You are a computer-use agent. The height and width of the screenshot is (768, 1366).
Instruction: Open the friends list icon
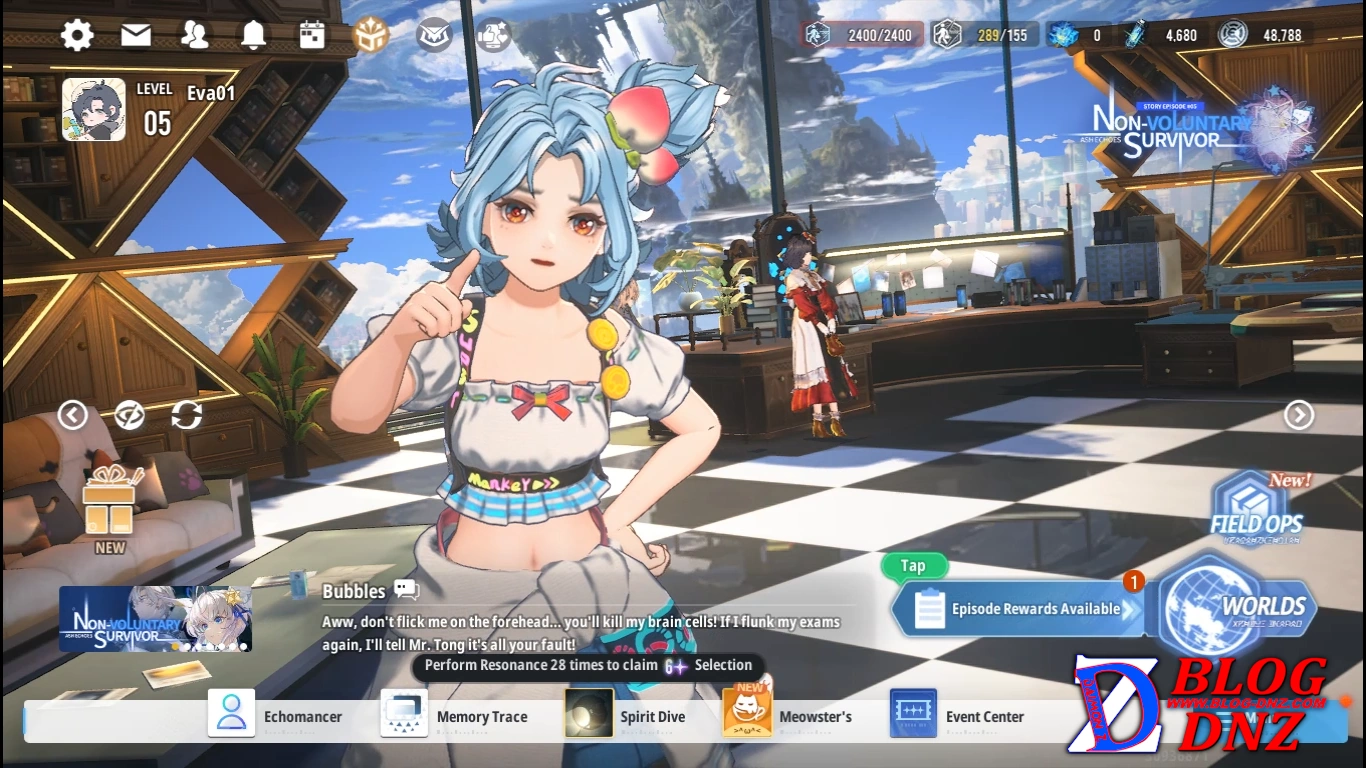click(194, 36)
